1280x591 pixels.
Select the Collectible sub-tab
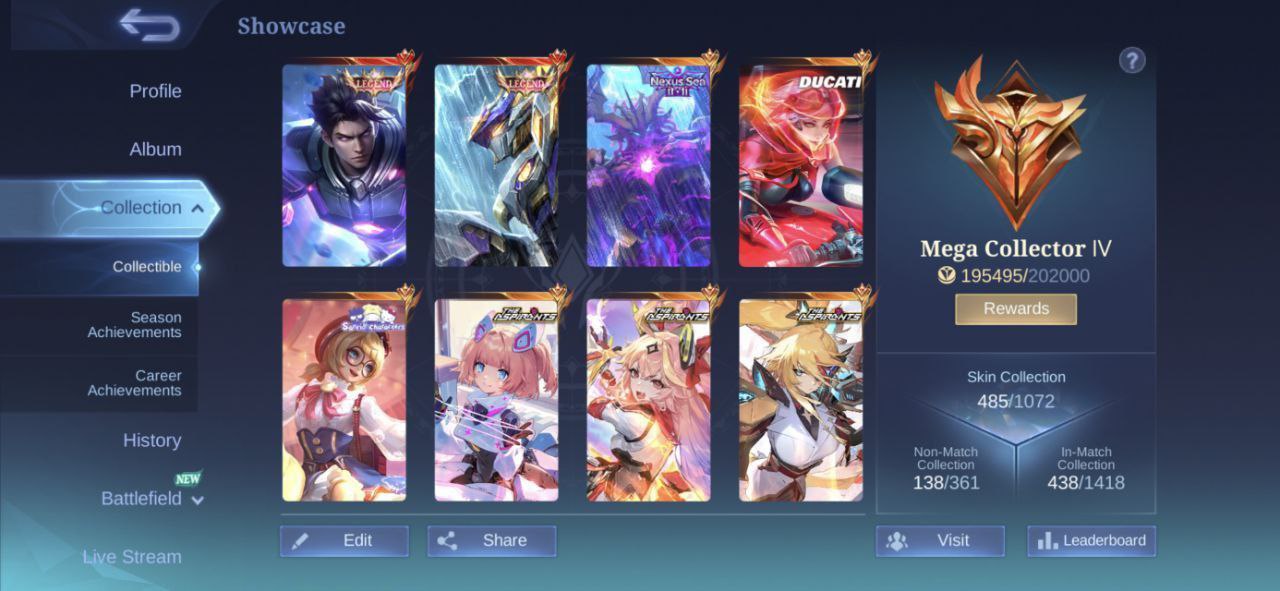click(147, 267)
